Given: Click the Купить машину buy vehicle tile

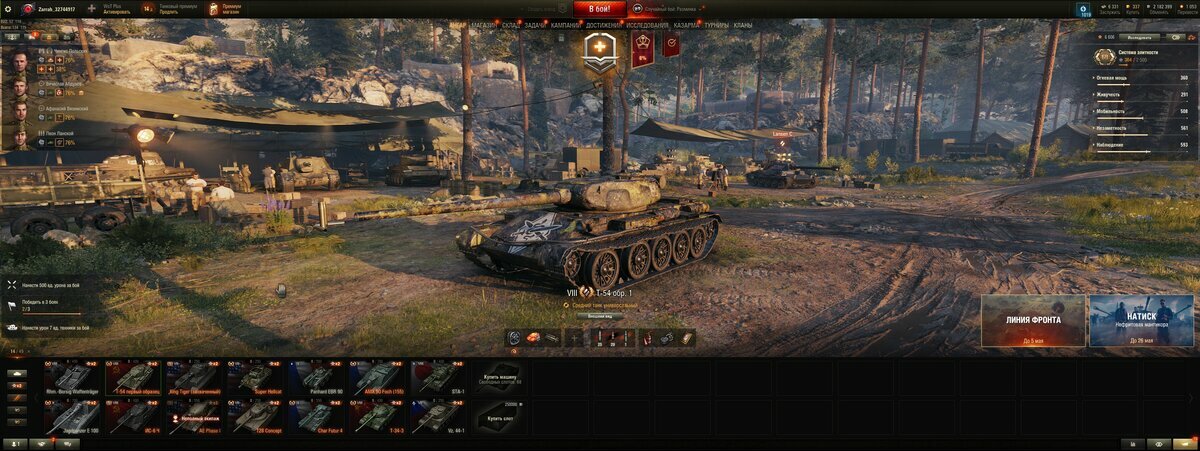Looking at the screenshot, I should coord(501,378).
